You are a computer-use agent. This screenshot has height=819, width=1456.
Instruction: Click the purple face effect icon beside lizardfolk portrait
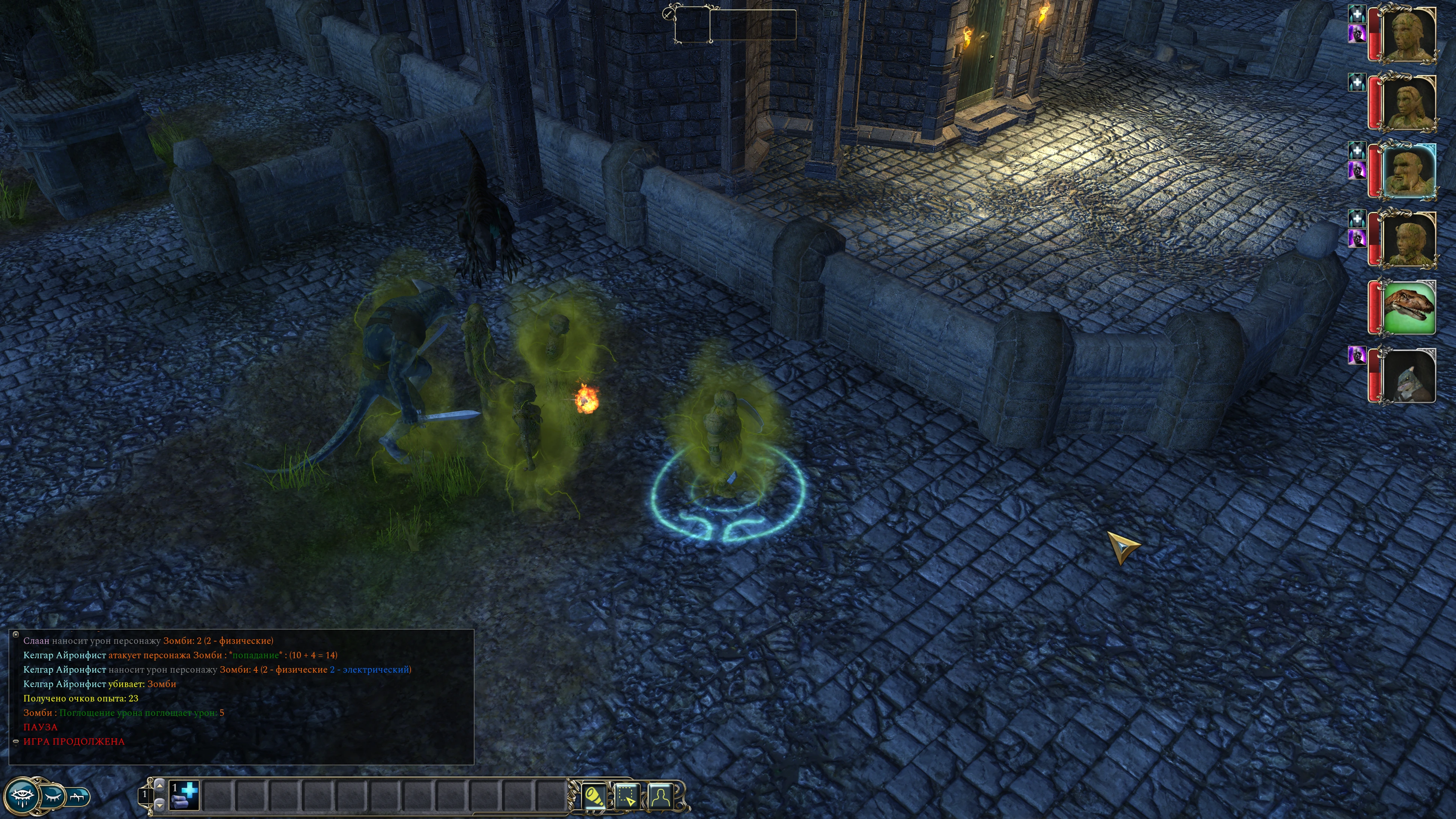tap(1357, 356)
